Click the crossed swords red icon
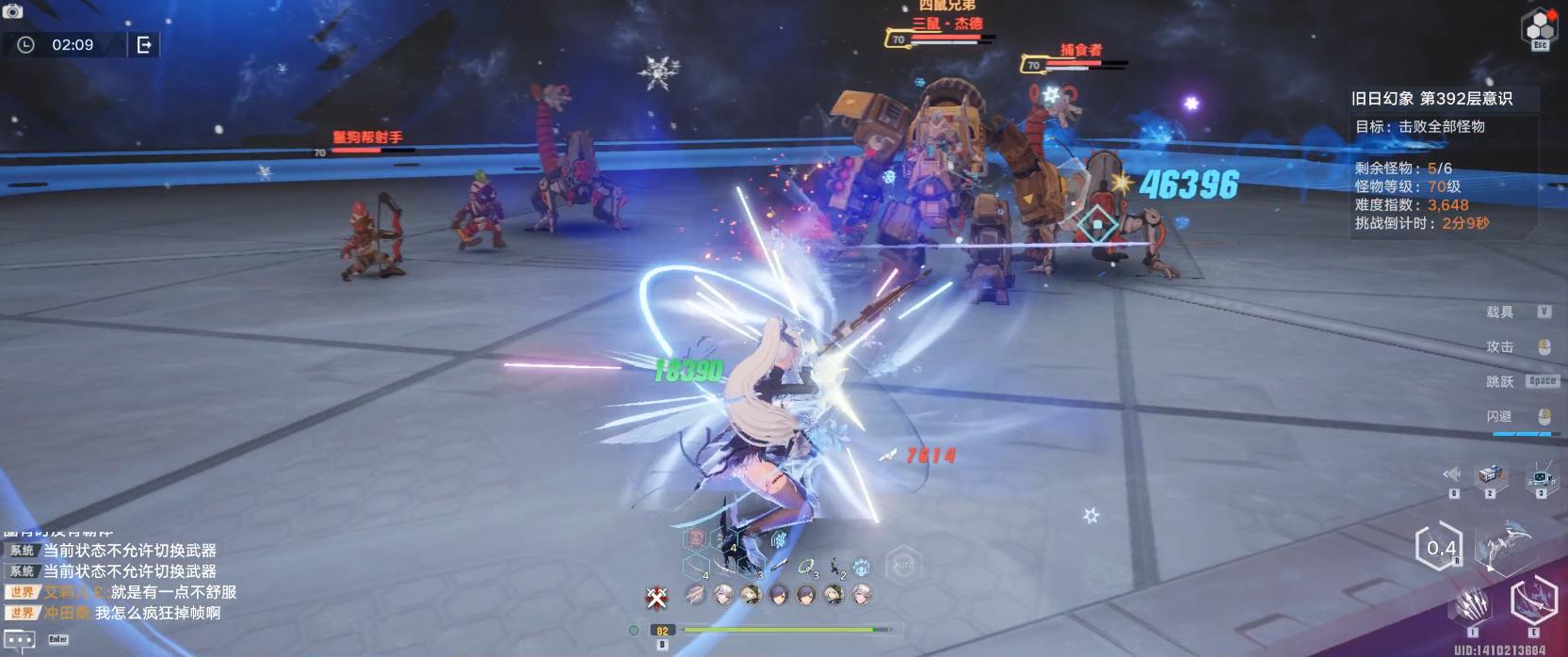Screen dimensions: 1568x657 click(x=656, y=597)
